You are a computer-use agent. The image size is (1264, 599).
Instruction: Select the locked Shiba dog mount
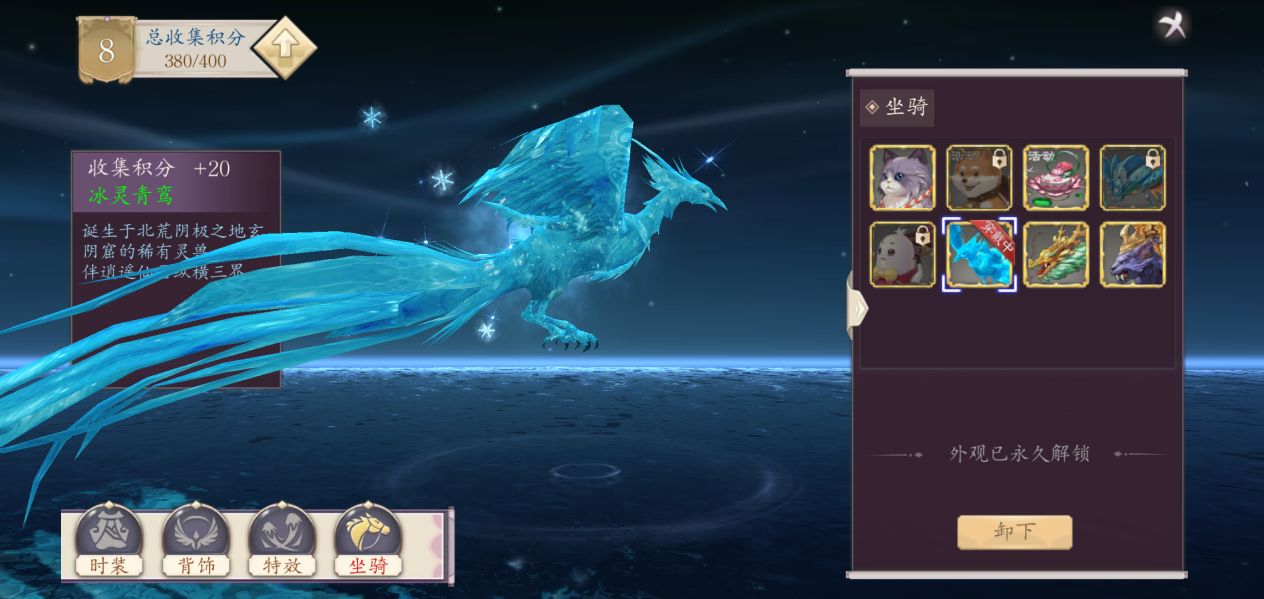pyautogui.click(x=979, y=178)
